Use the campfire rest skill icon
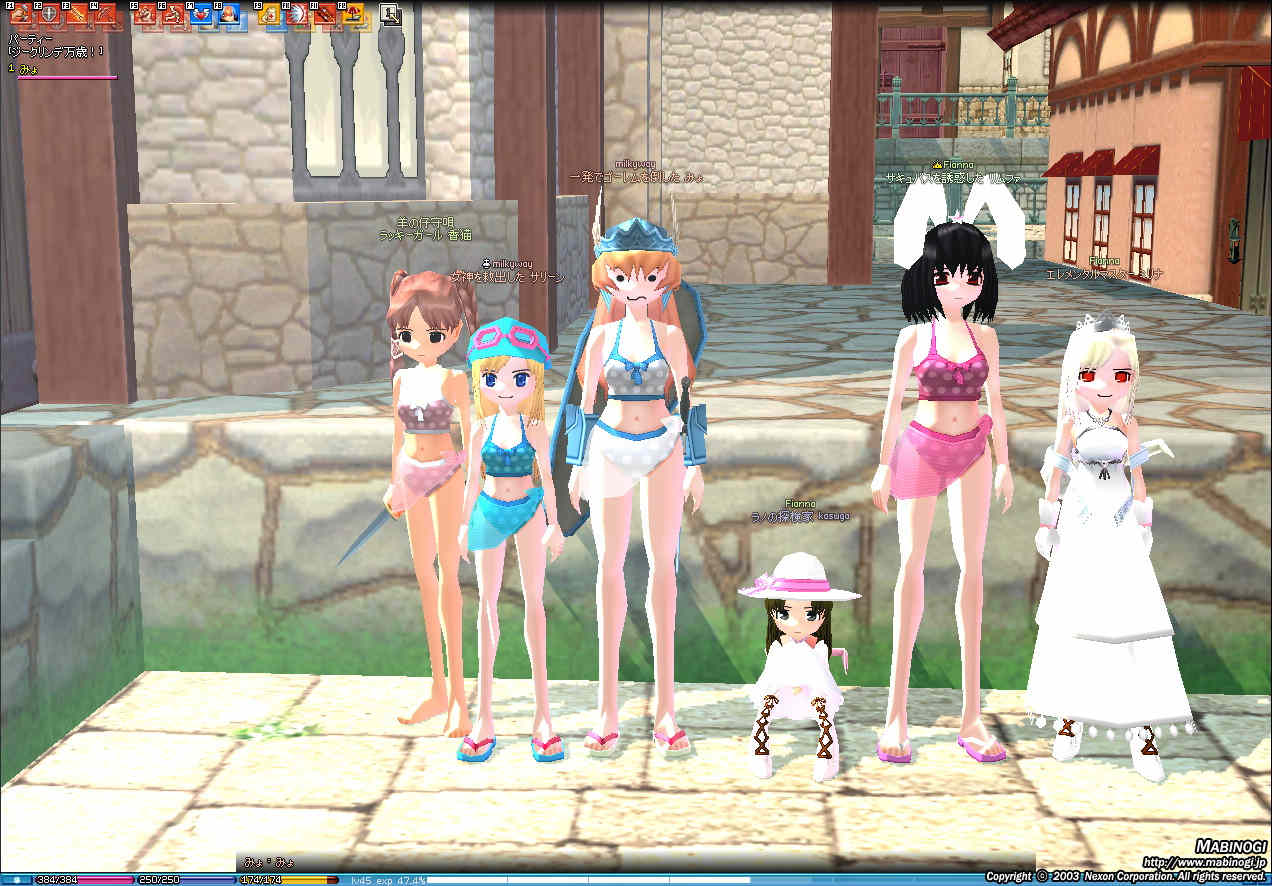Screen dimensions: 1272x886 click(x=353, y=15)
